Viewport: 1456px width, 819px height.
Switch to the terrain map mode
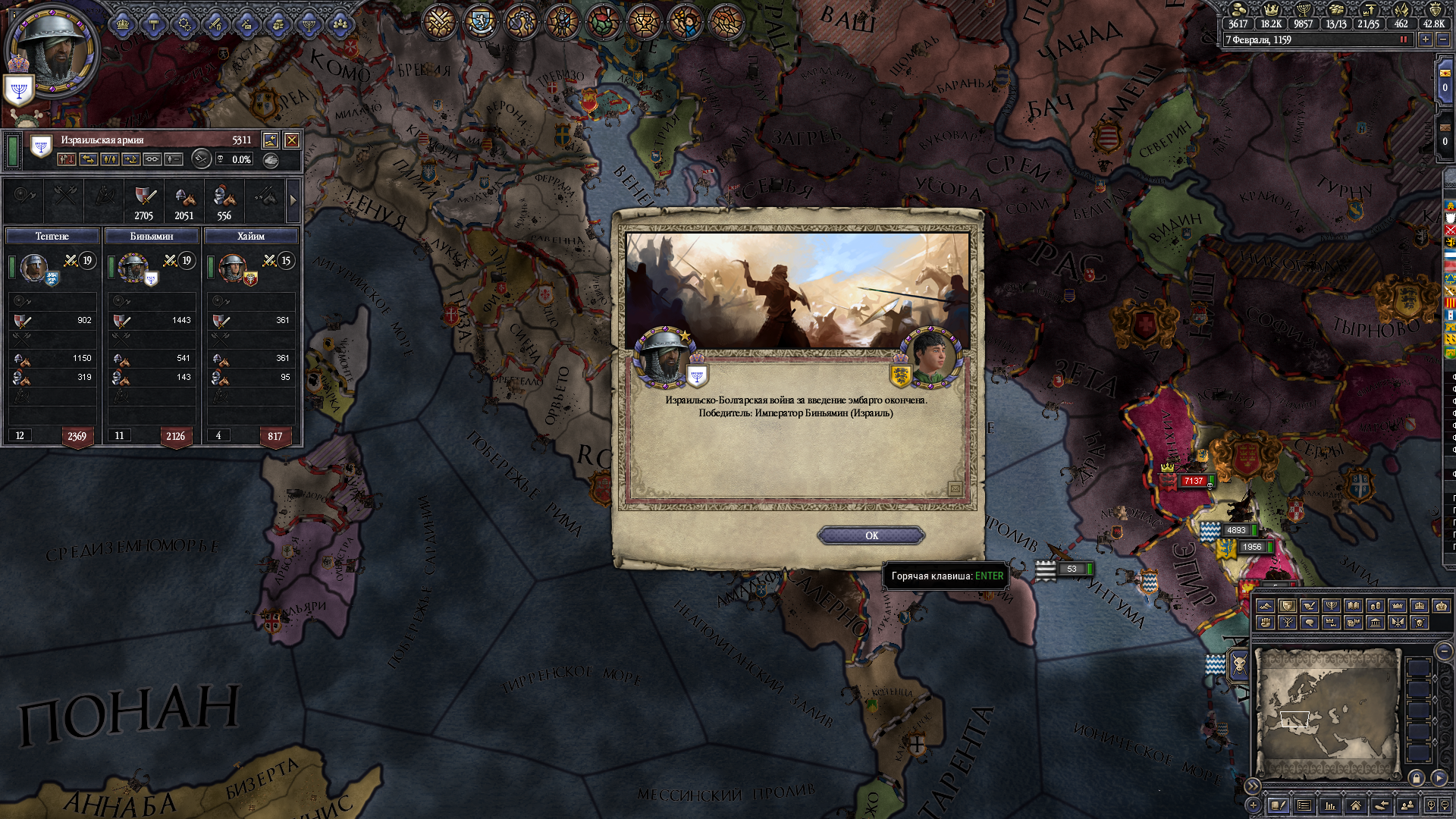1265,606
